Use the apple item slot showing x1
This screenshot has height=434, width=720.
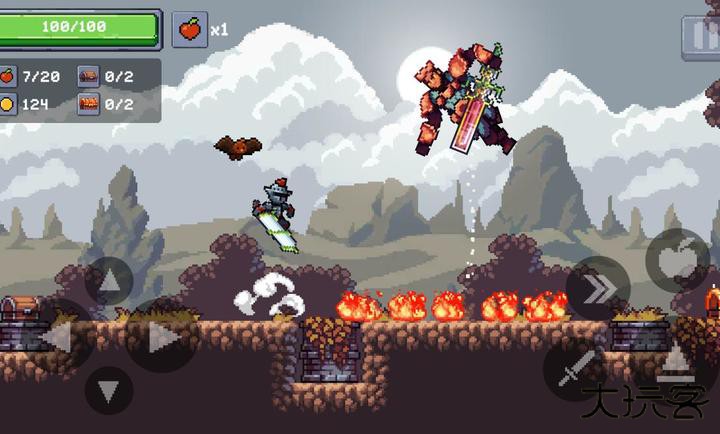click(189, 29)
